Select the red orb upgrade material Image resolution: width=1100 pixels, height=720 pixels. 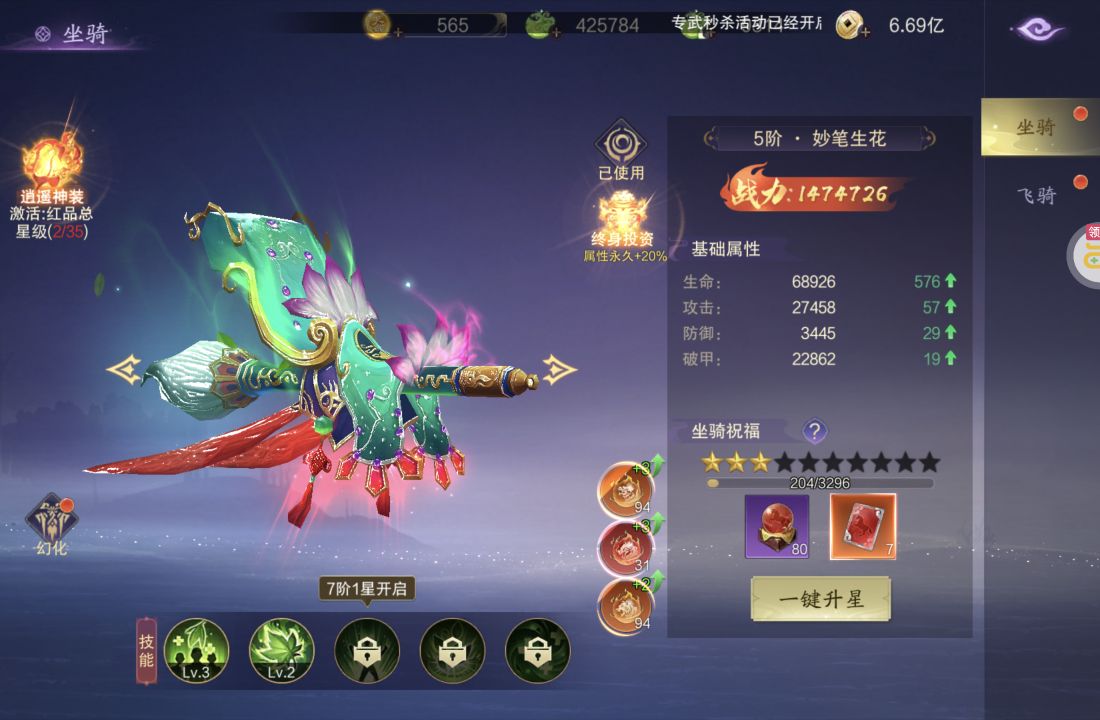(x=777, y=526)
